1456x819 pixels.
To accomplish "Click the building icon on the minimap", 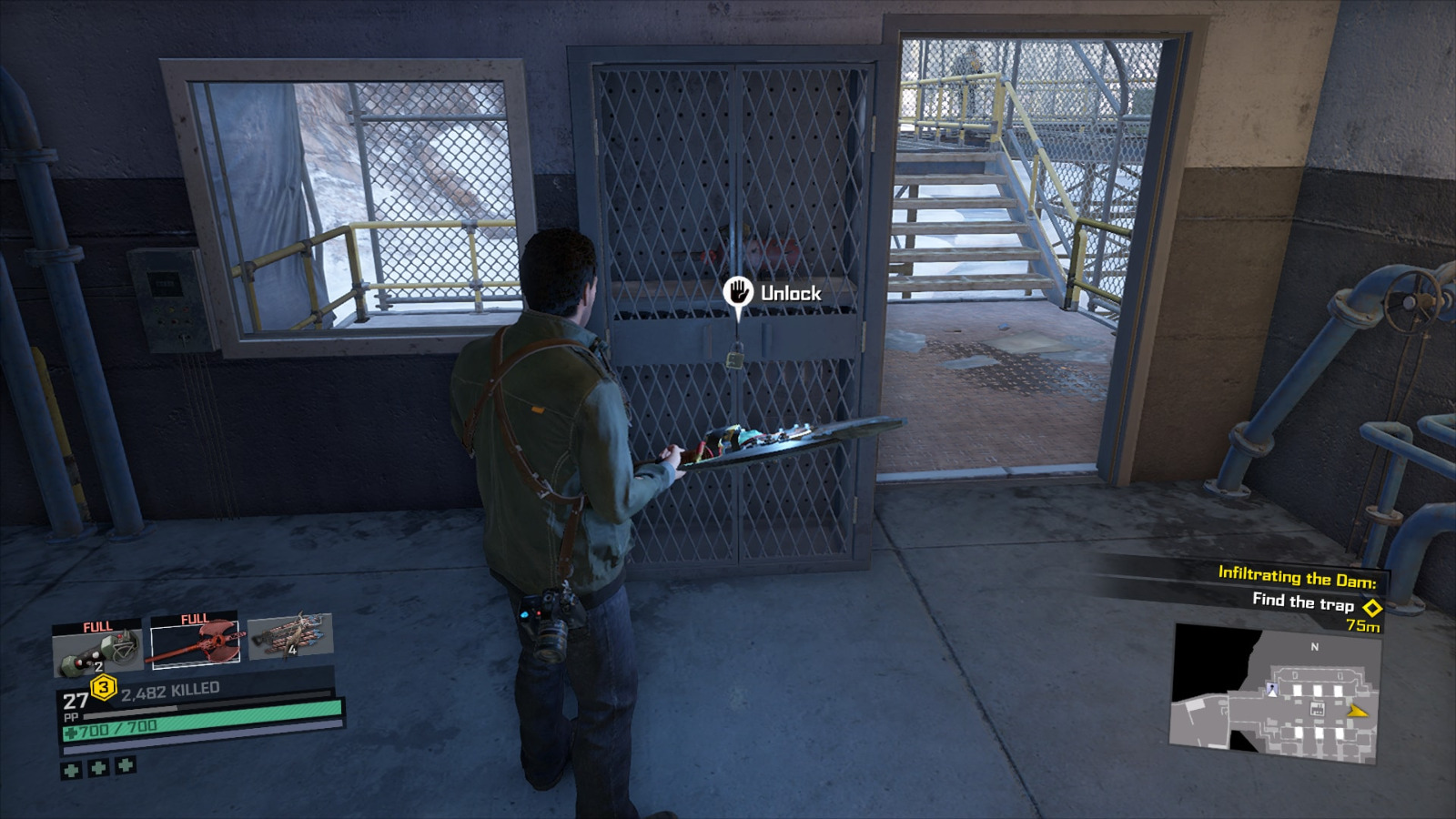I will tap(1317, 709).
